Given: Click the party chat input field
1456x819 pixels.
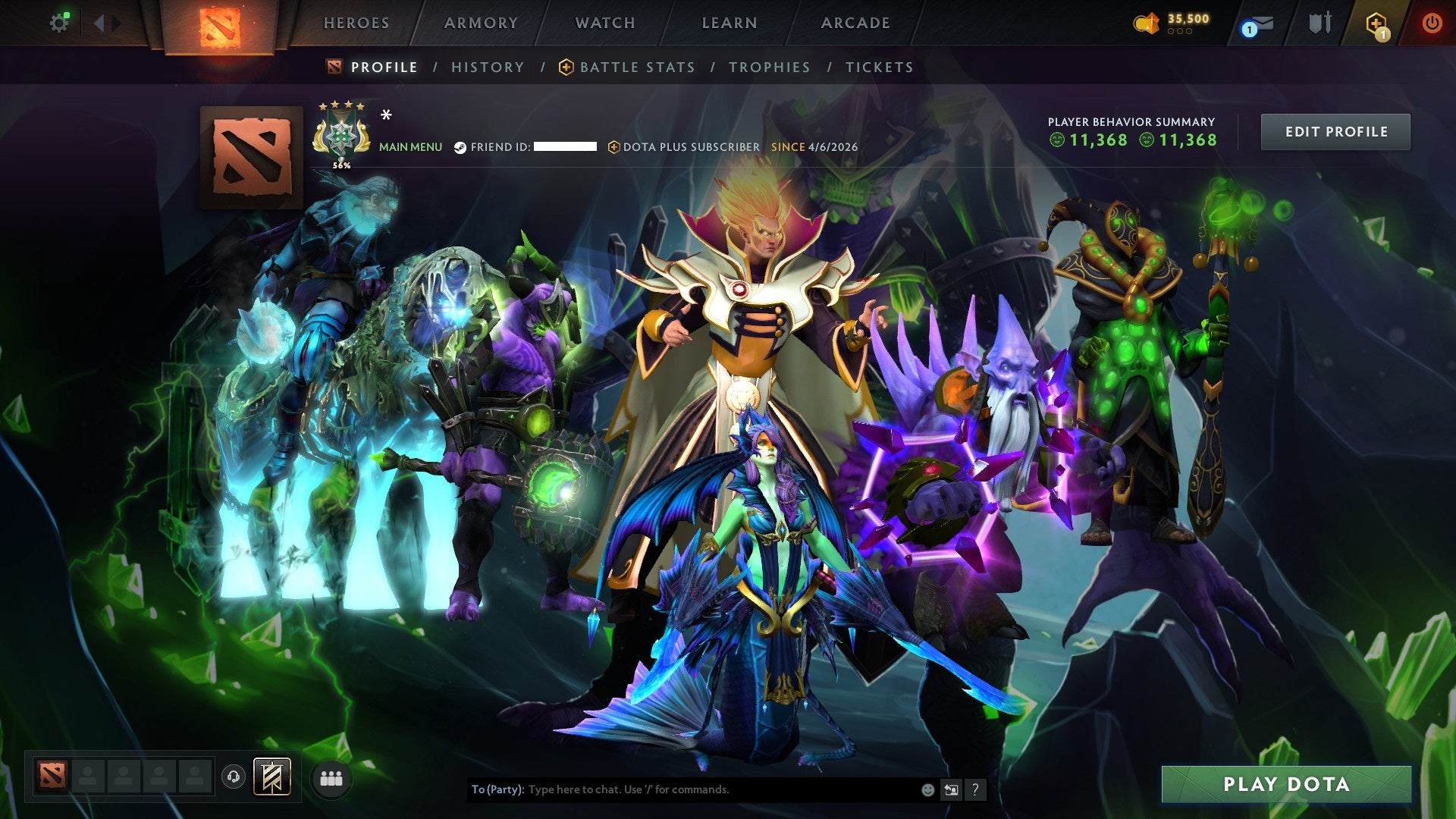Looking at the screenshot, I should tap(682, 789).
